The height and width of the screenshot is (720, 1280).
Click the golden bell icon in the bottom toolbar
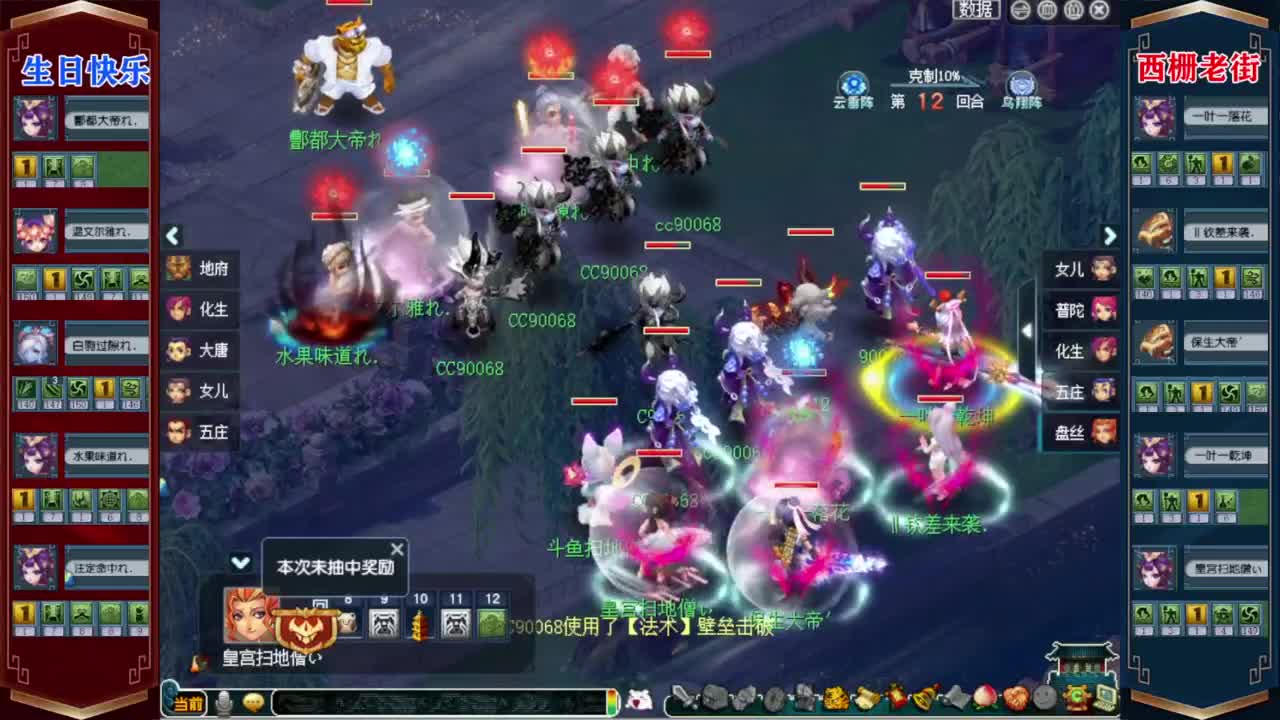pos(922,700)
